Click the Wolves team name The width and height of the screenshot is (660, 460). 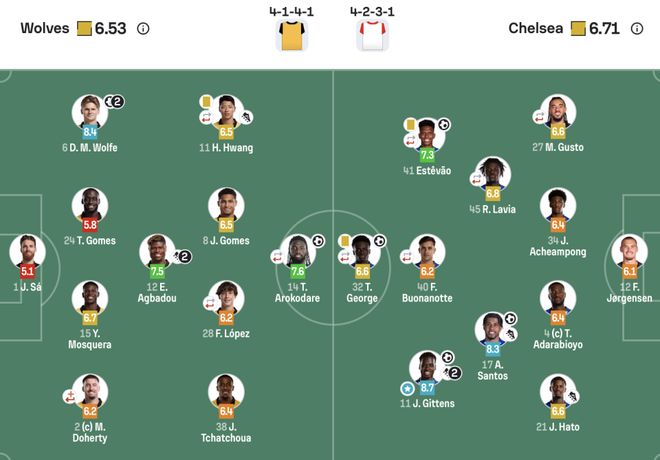coord(45,28)
